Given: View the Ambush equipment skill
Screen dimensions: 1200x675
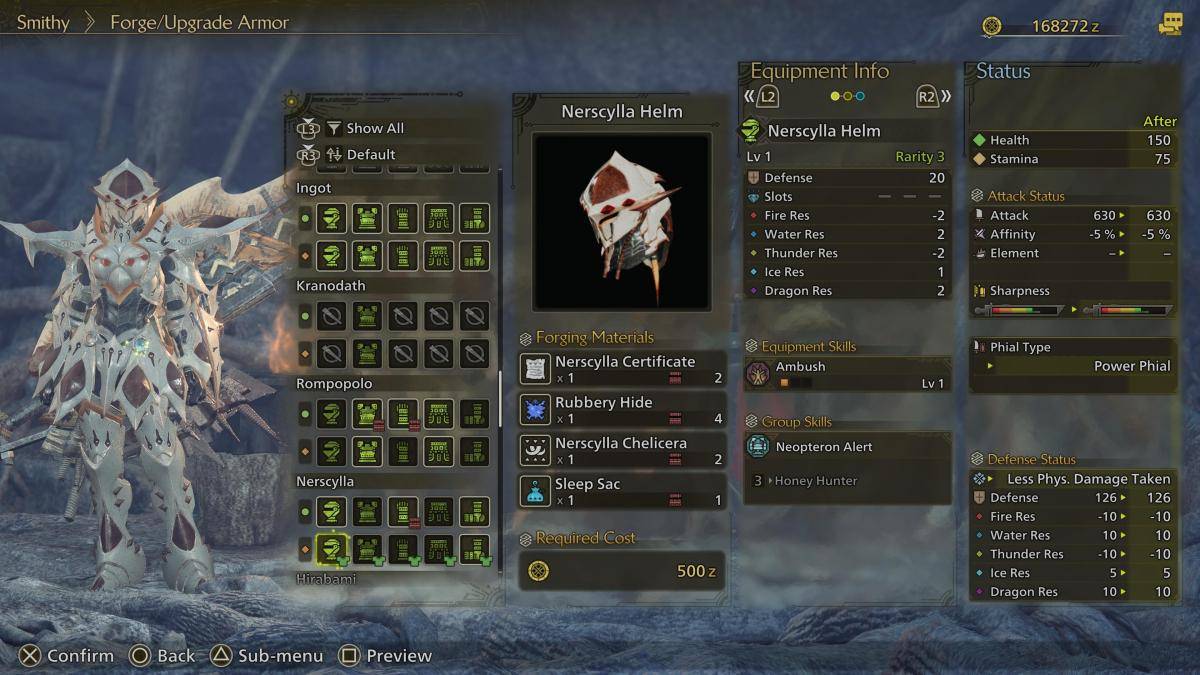Looking at the screenshot, I should point(846,374).
